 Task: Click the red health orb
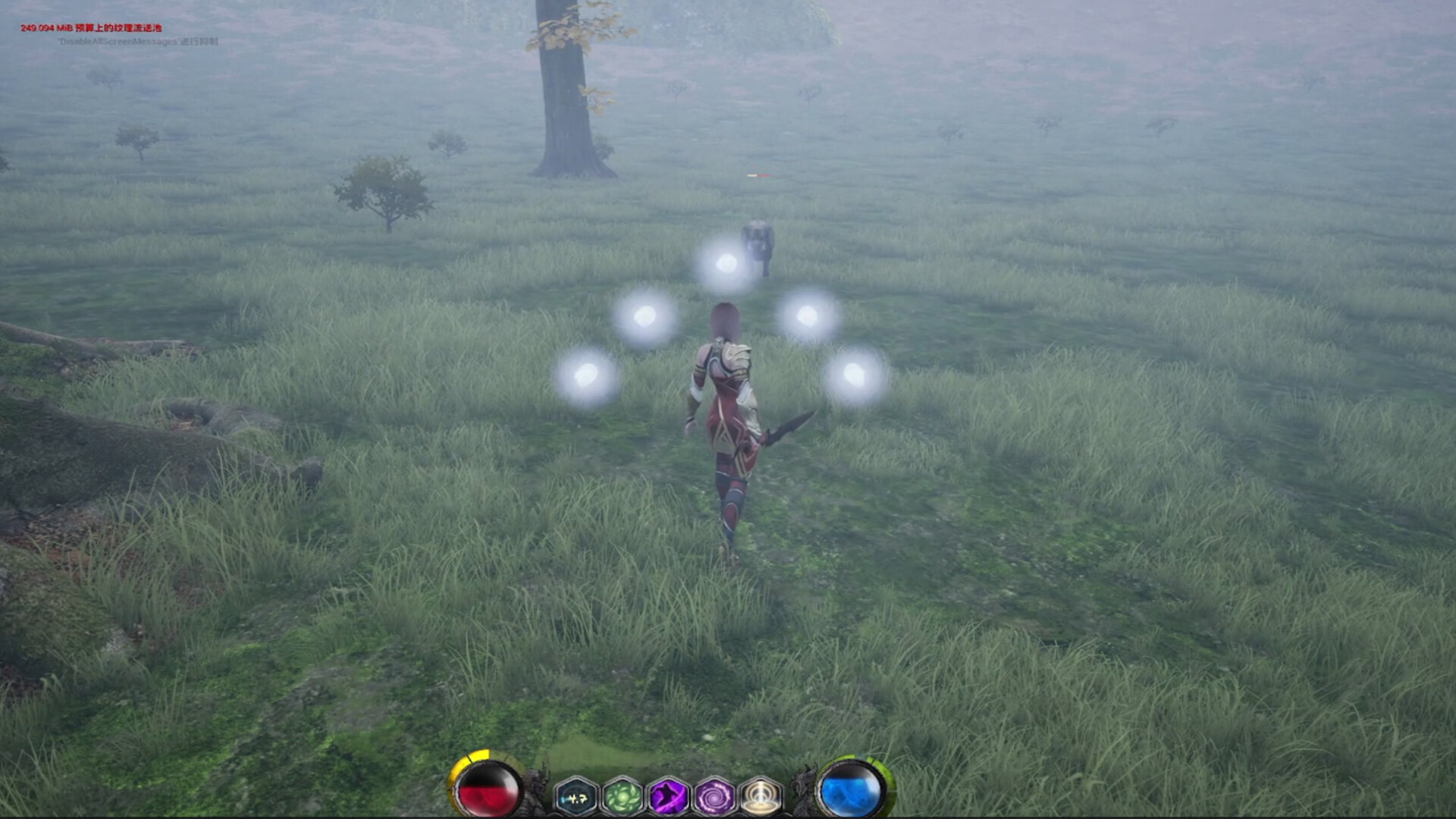[x=486, y=792]
